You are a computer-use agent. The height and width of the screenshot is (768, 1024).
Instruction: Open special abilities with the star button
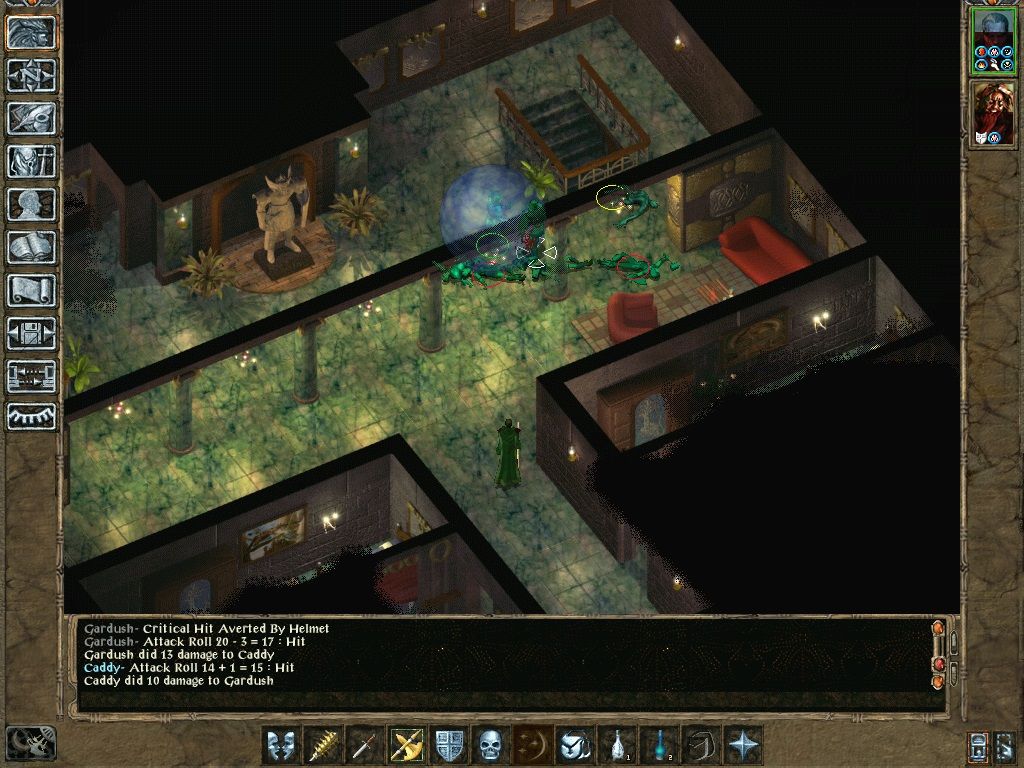(743, 746)
